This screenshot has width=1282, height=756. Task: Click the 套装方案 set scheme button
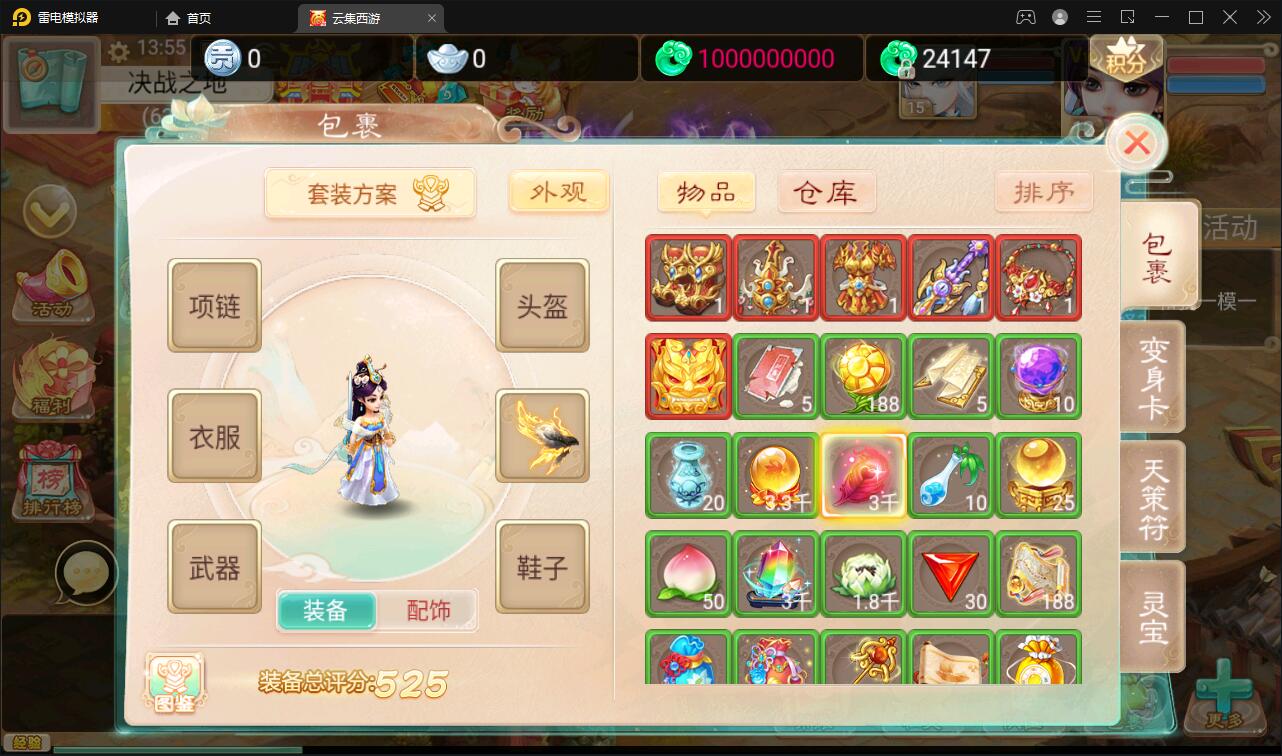pyautogui.click(x=370, y=192)
